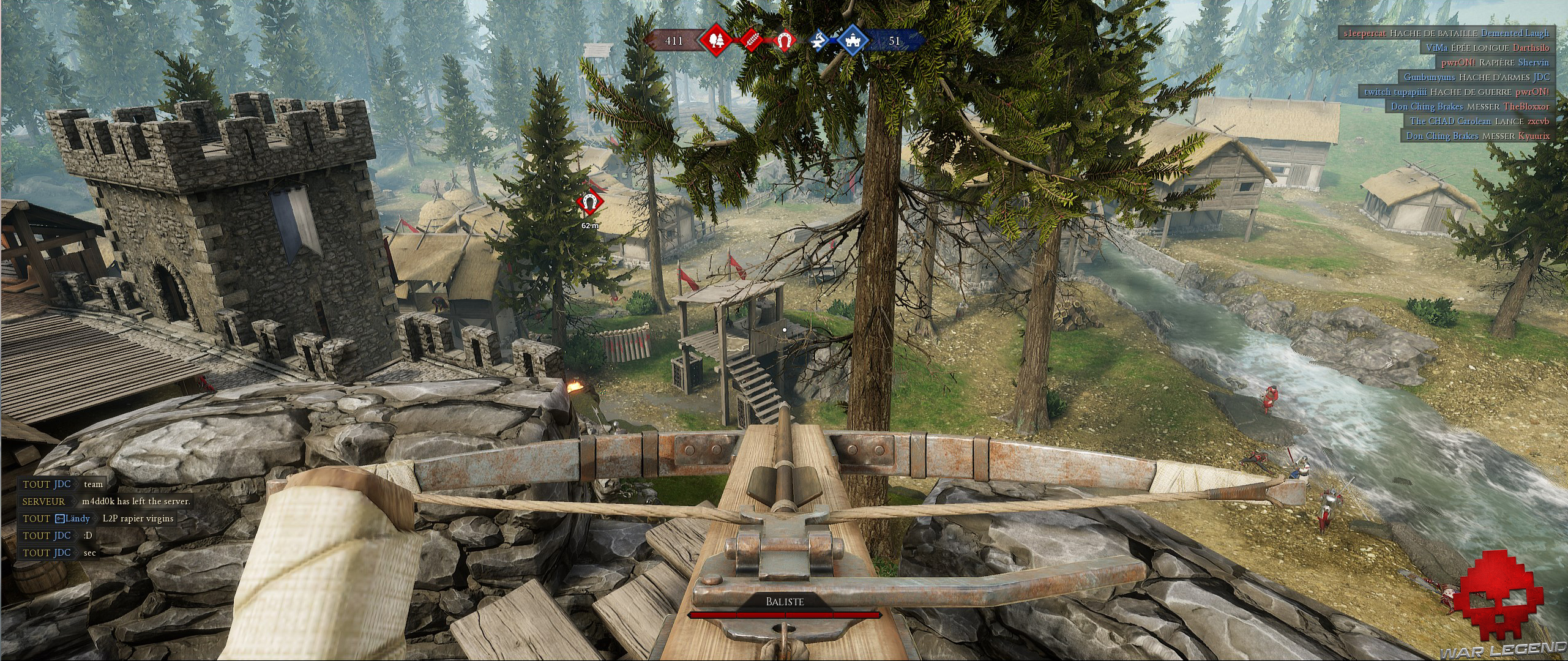Click the server message about m4dd0k leaving
The image size is (1568, 661).
105,501
